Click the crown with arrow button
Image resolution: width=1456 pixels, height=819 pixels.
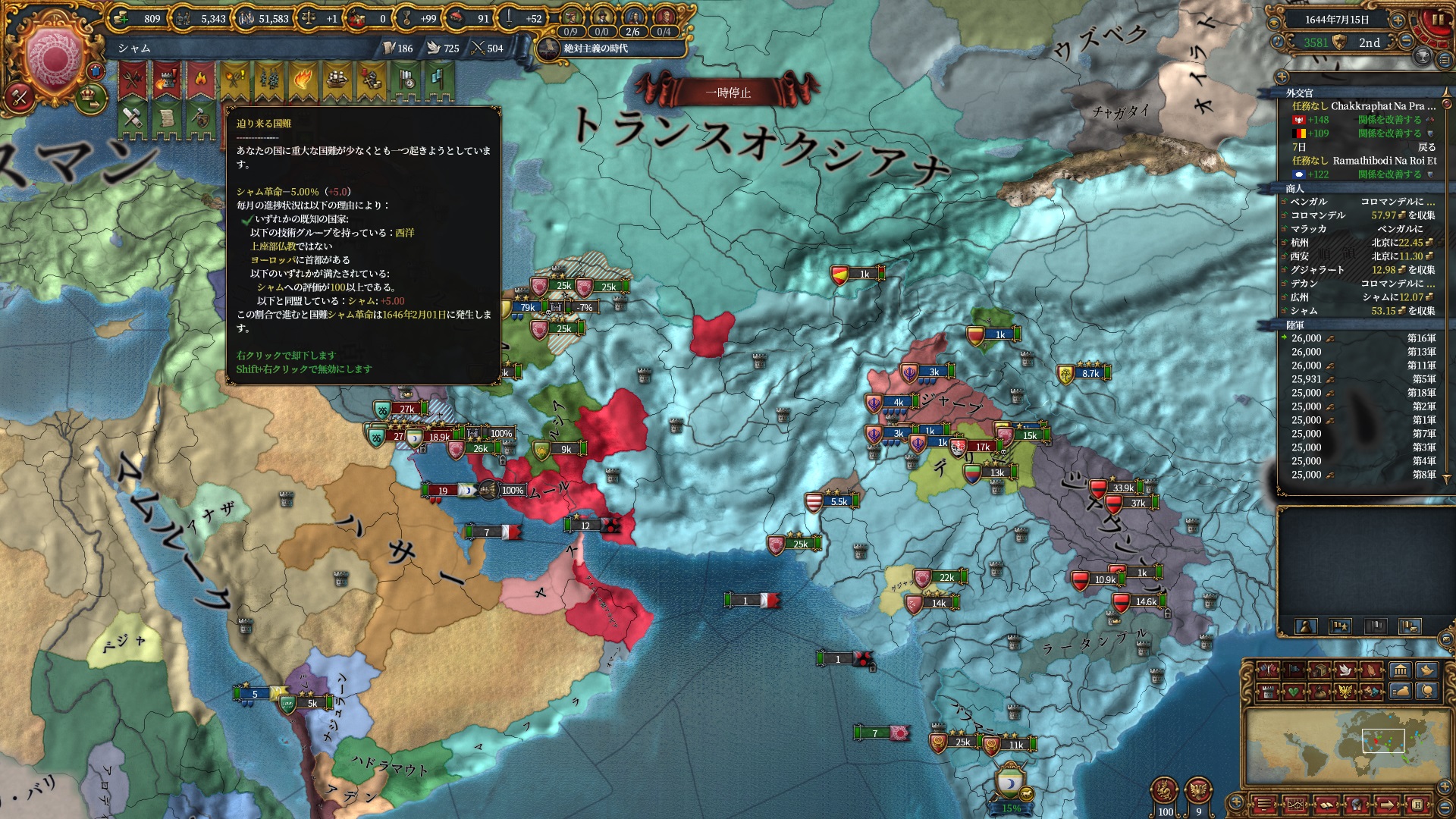pos(90,96)
